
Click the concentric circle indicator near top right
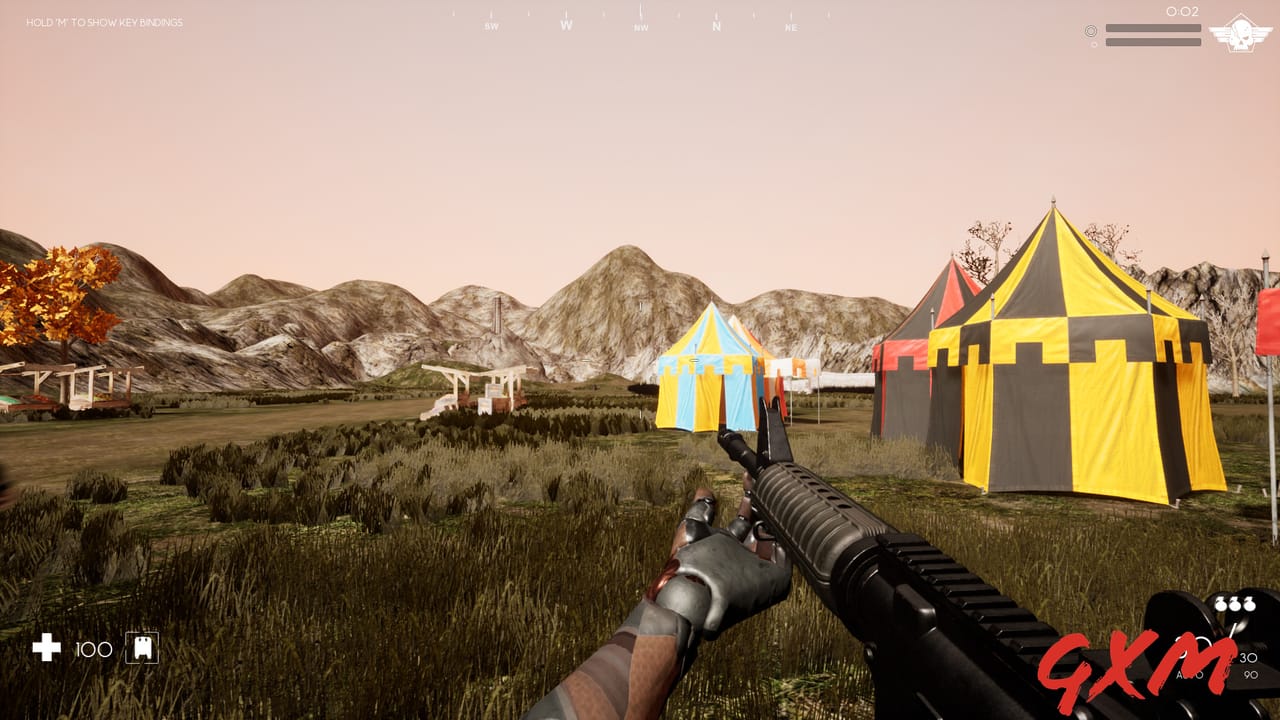(1091, 30)
